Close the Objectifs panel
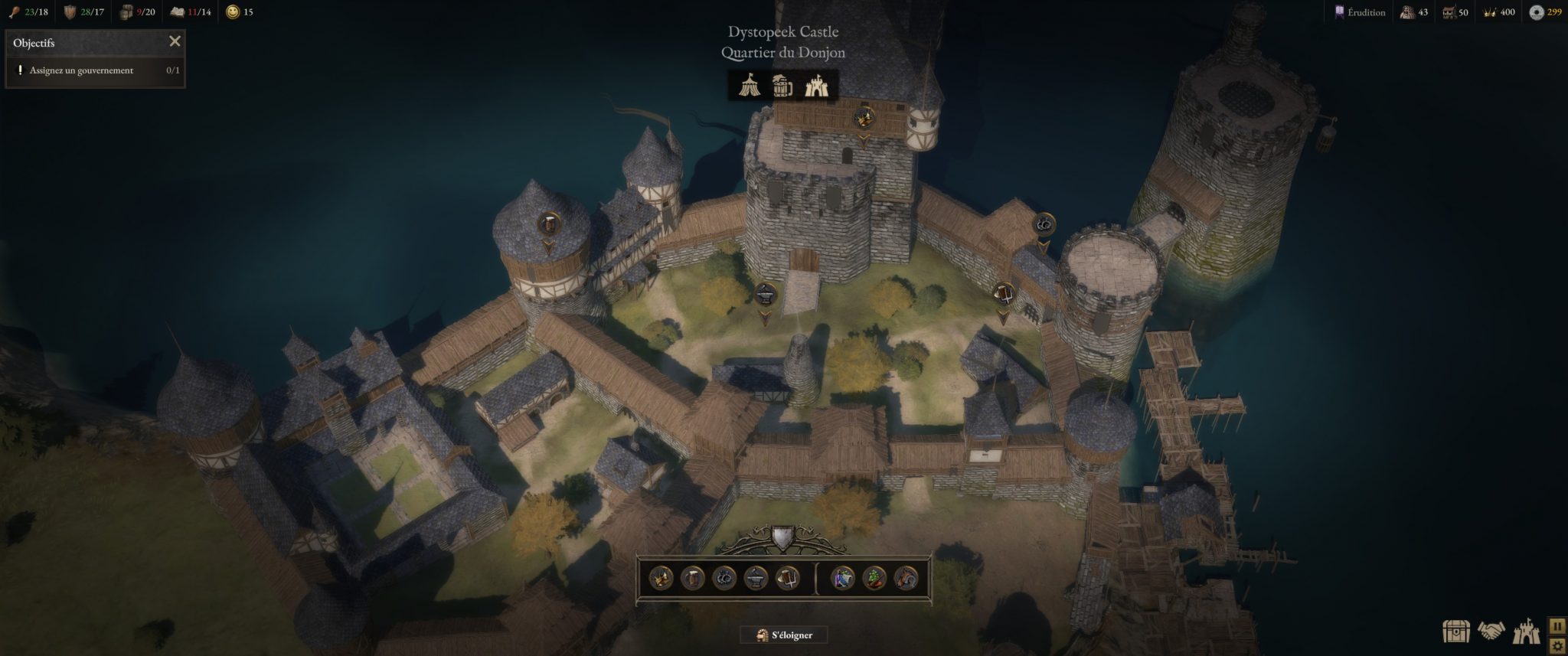The height and width of the screenshot is (656, 1568). [x=175, y=42]
